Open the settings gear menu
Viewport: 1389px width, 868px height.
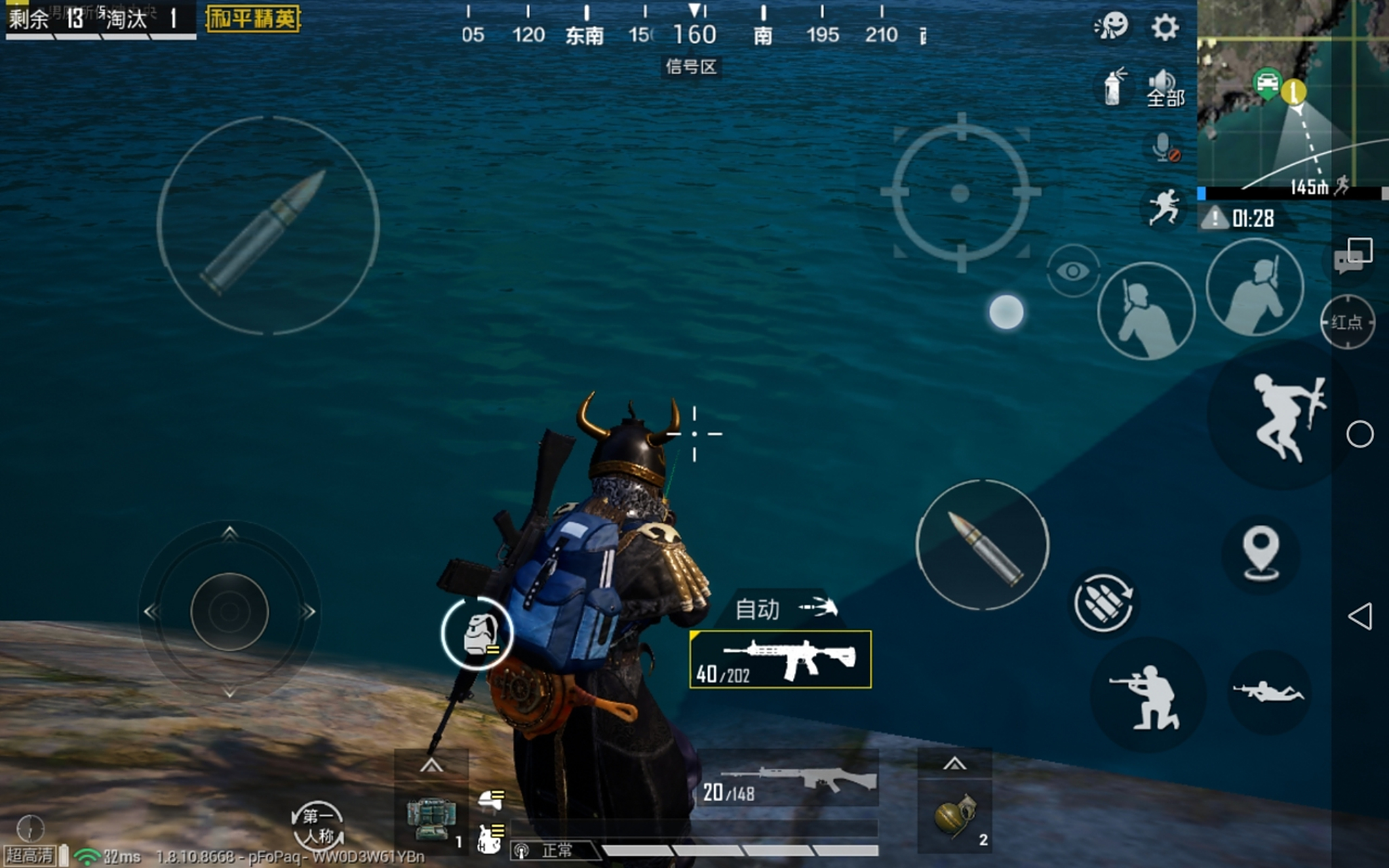click(x=1165, y=28)
